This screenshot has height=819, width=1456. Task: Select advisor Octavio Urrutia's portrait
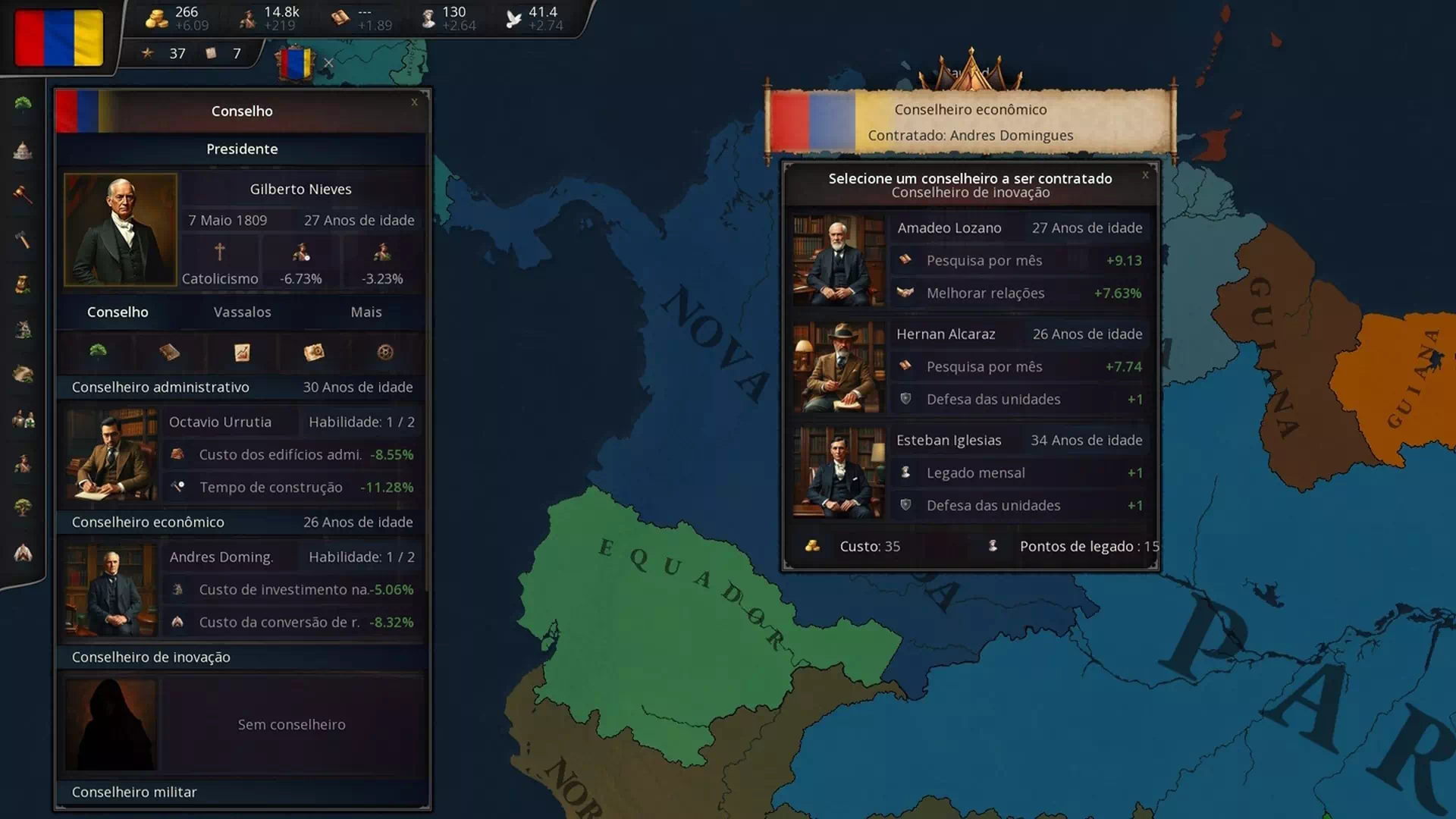111,454
